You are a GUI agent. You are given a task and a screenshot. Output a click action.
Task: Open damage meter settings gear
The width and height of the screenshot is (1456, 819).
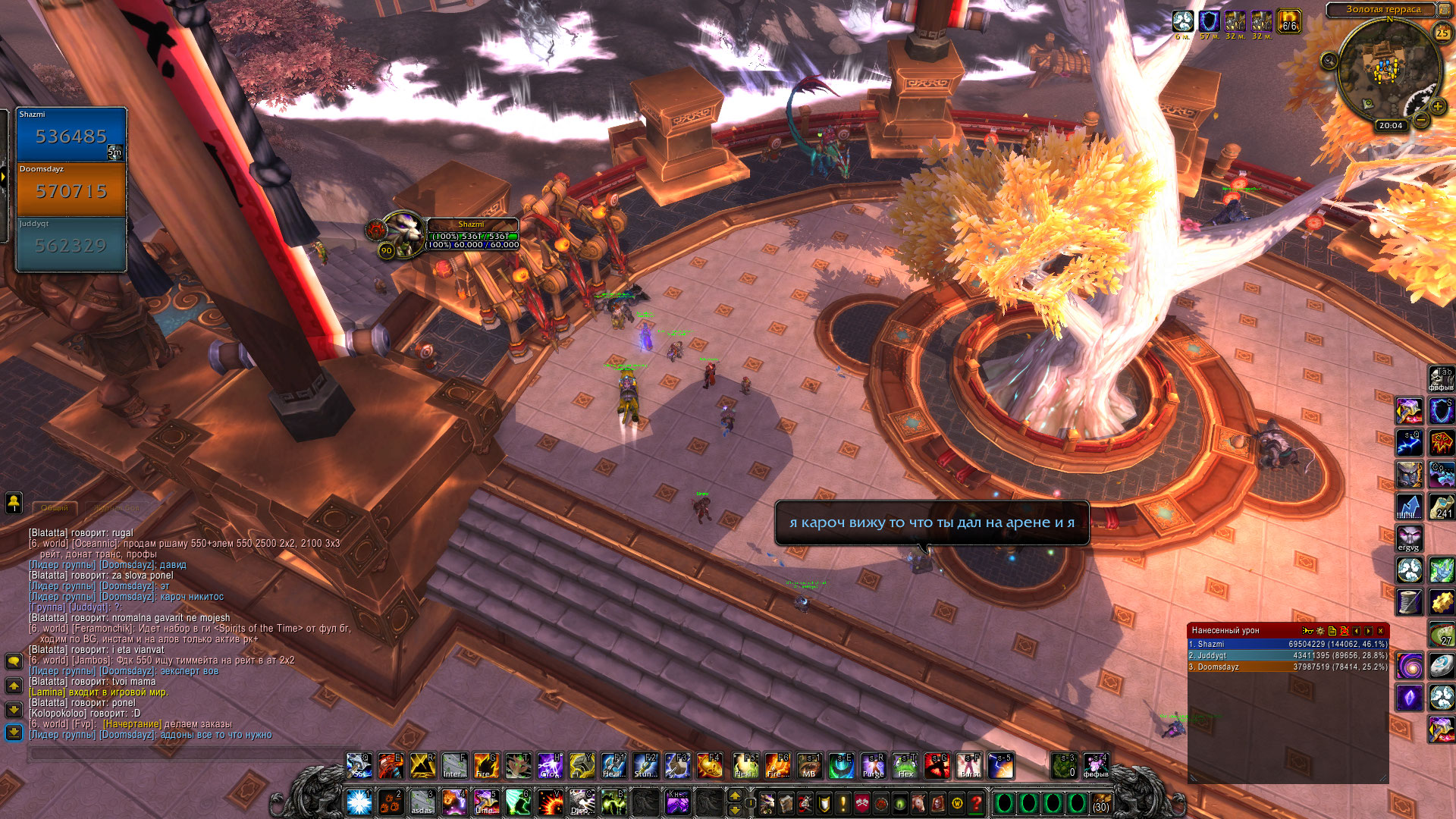[x=1320, y=631]
